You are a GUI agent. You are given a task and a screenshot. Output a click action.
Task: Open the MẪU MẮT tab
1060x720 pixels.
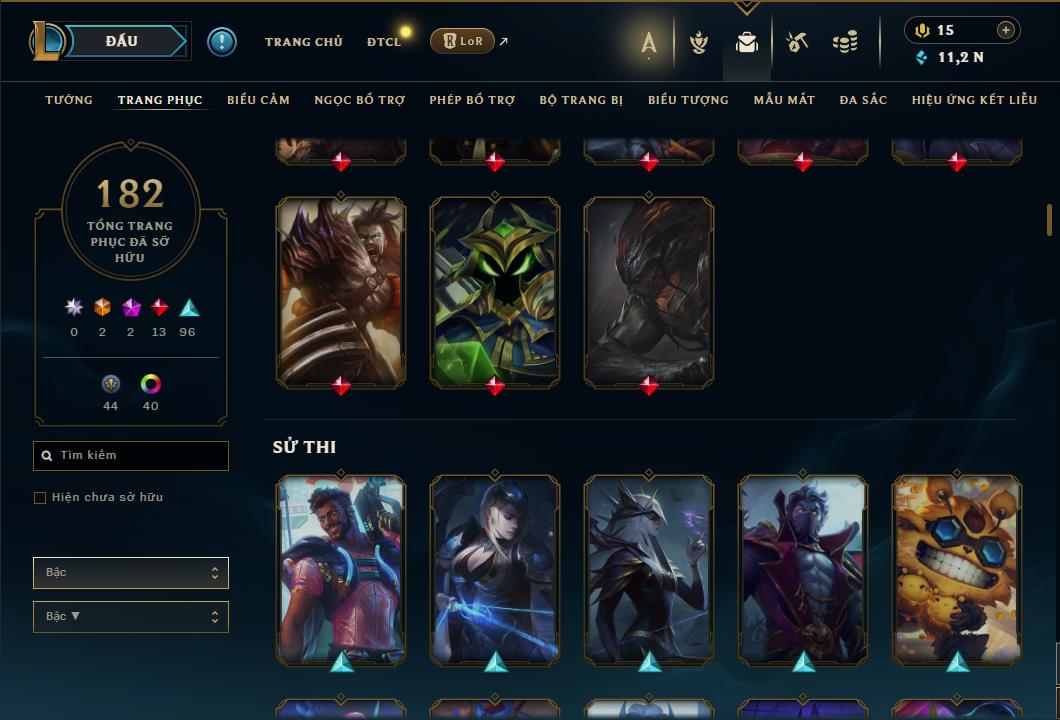(784, 100)
